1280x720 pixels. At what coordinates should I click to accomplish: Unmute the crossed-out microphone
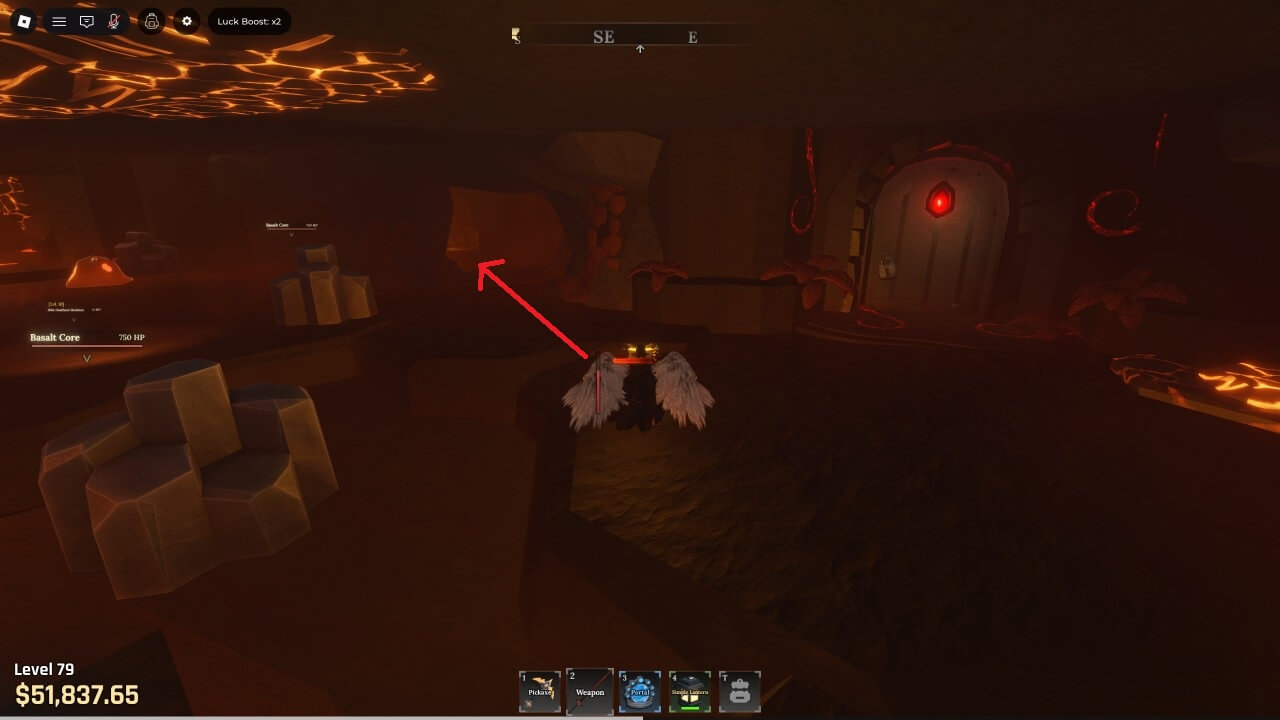click(114, 21)
